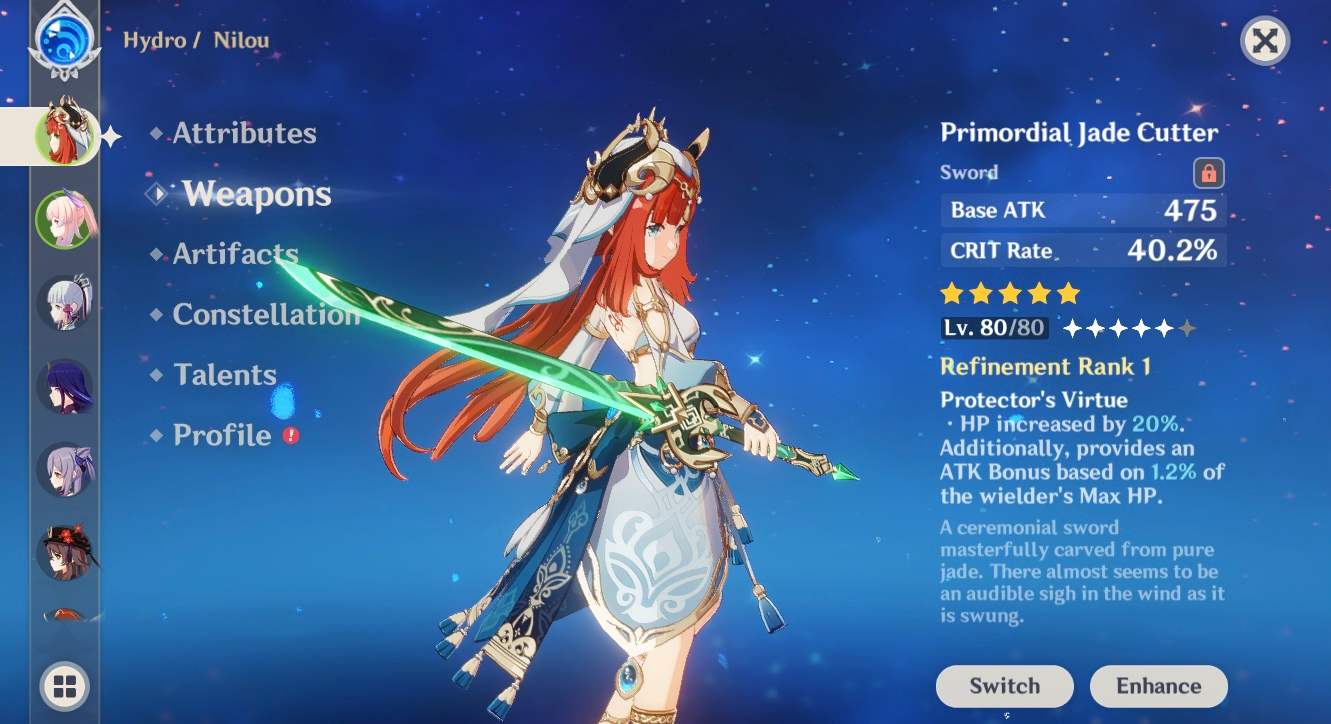Select Hu Tao's portrait in the sidebar
This screenshot has height=724, width=1331.
click(x=66, y=553)
